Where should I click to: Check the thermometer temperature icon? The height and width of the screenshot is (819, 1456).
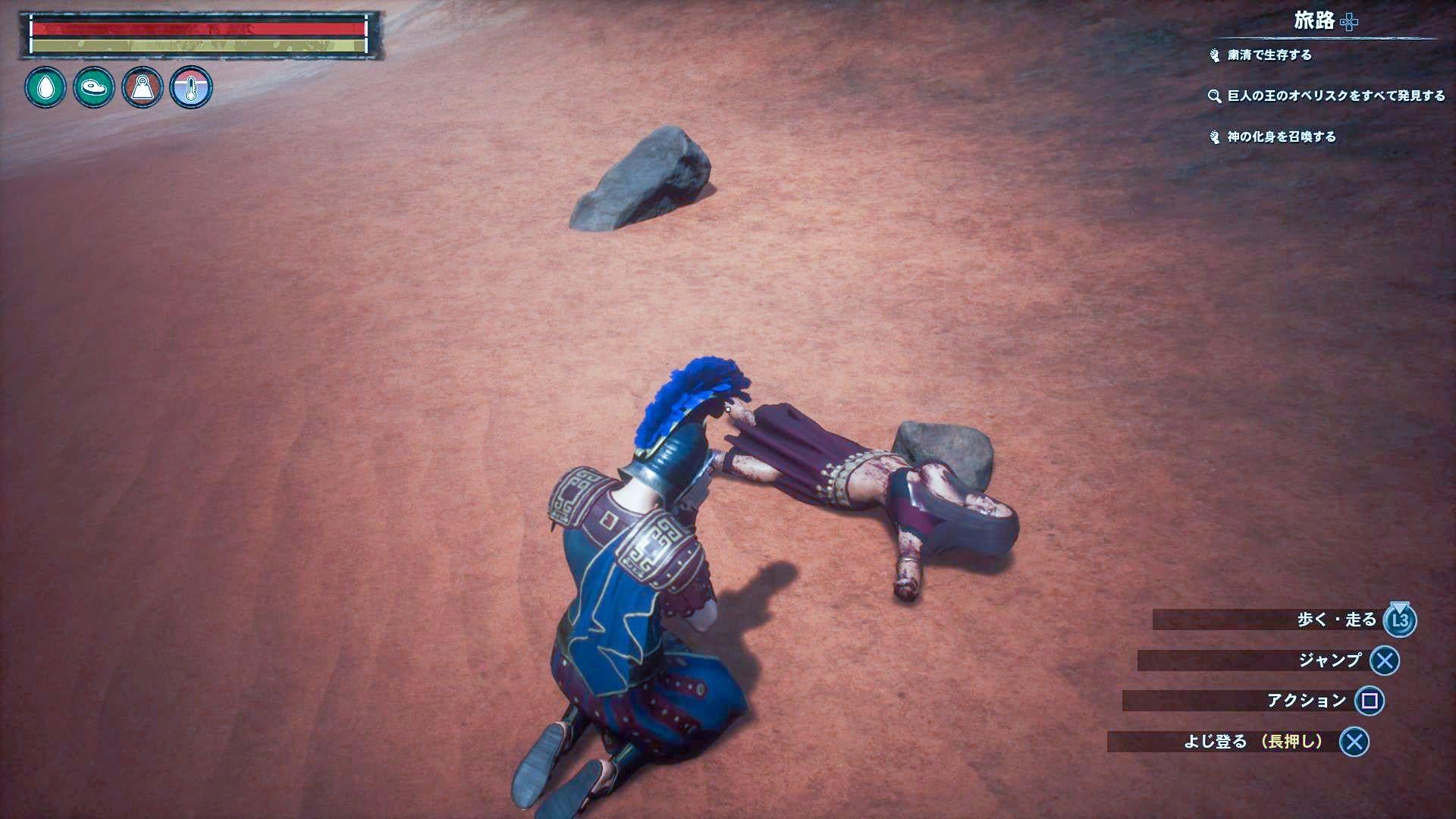click(191, 88)
